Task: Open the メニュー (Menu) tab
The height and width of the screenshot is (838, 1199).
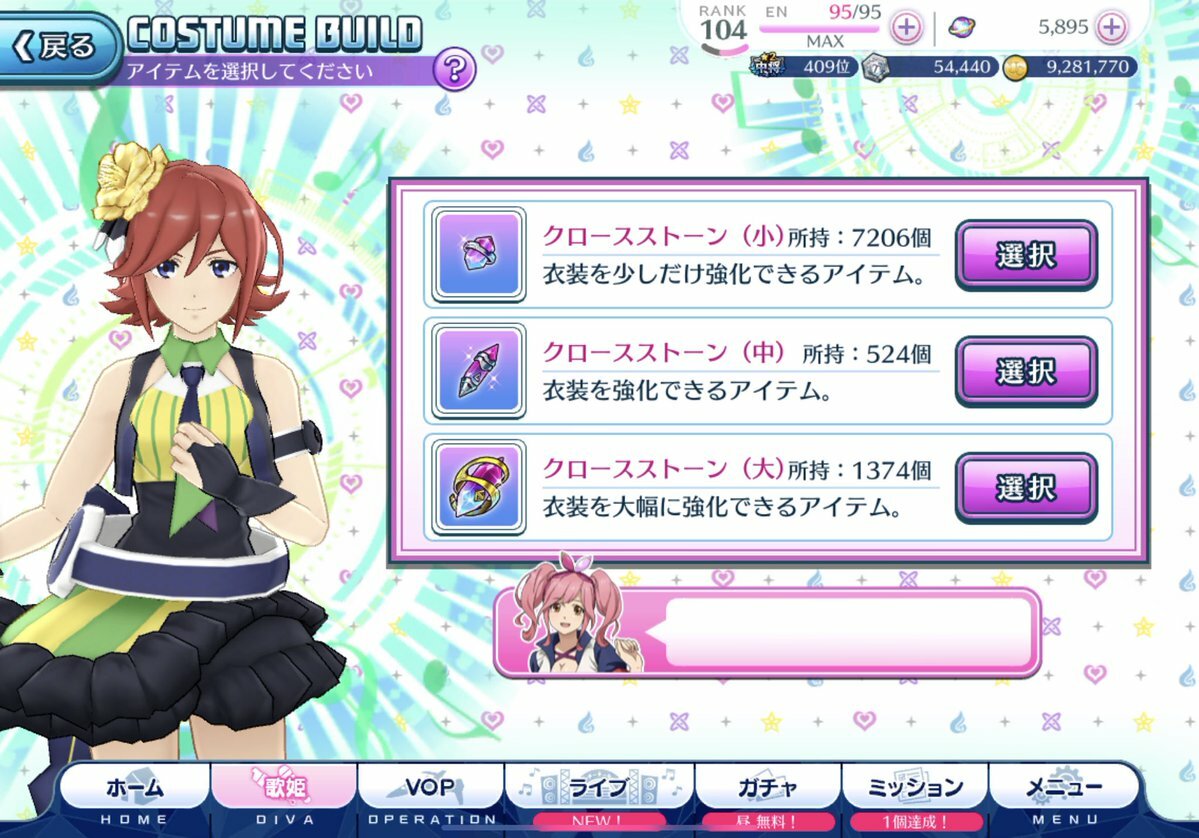Action: [1065, 790]
